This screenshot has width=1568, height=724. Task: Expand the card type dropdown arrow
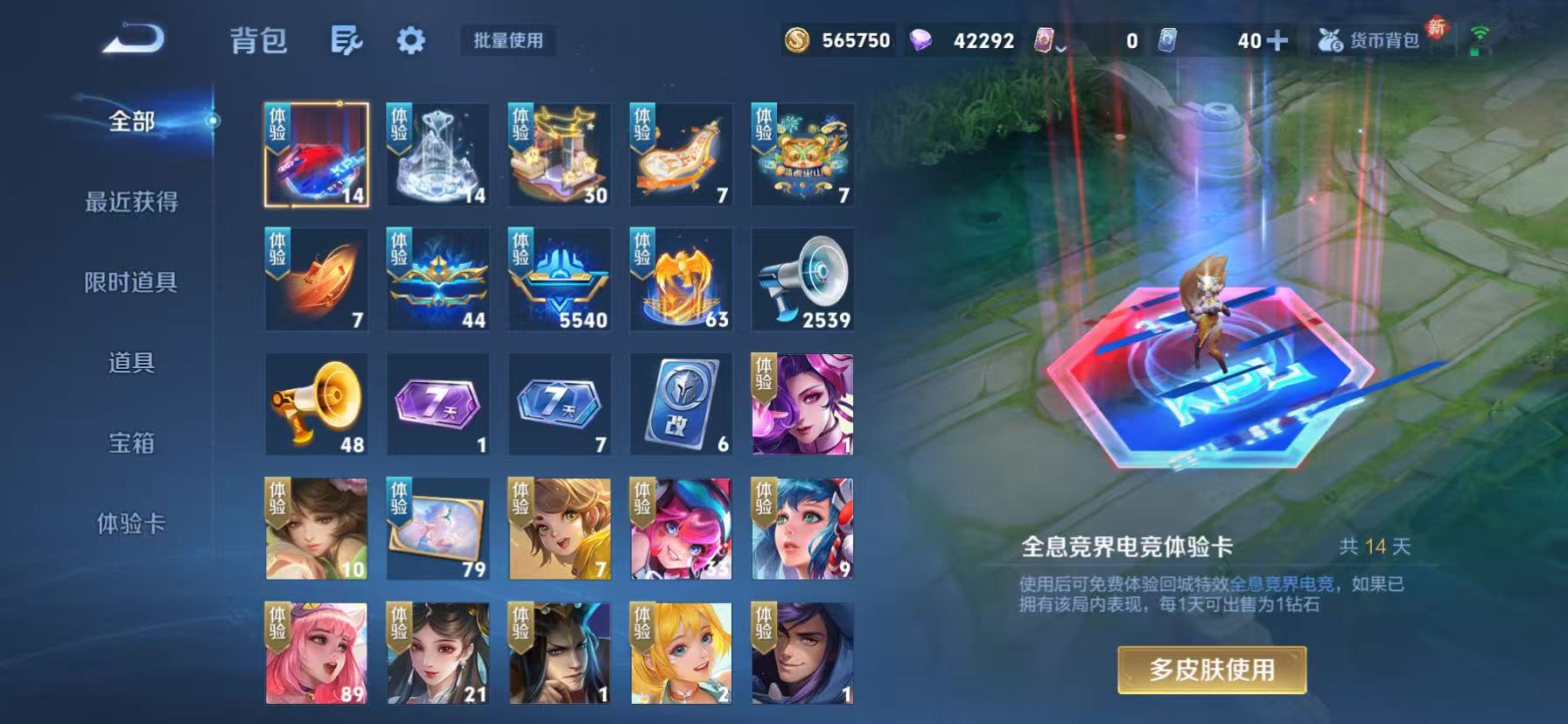(1061, 48)
